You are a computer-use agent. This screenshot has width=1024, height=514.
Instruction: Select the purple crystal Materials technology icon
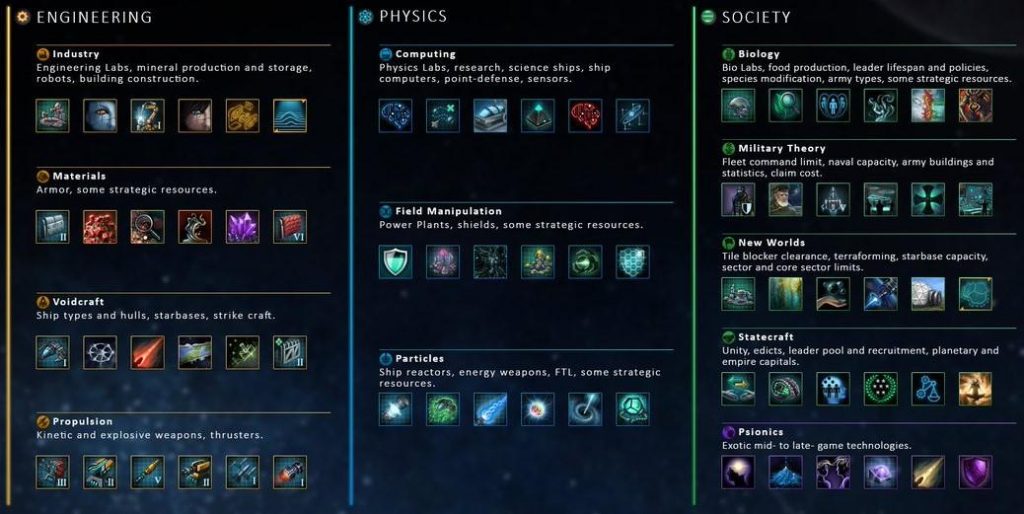(x=242, y=227)
